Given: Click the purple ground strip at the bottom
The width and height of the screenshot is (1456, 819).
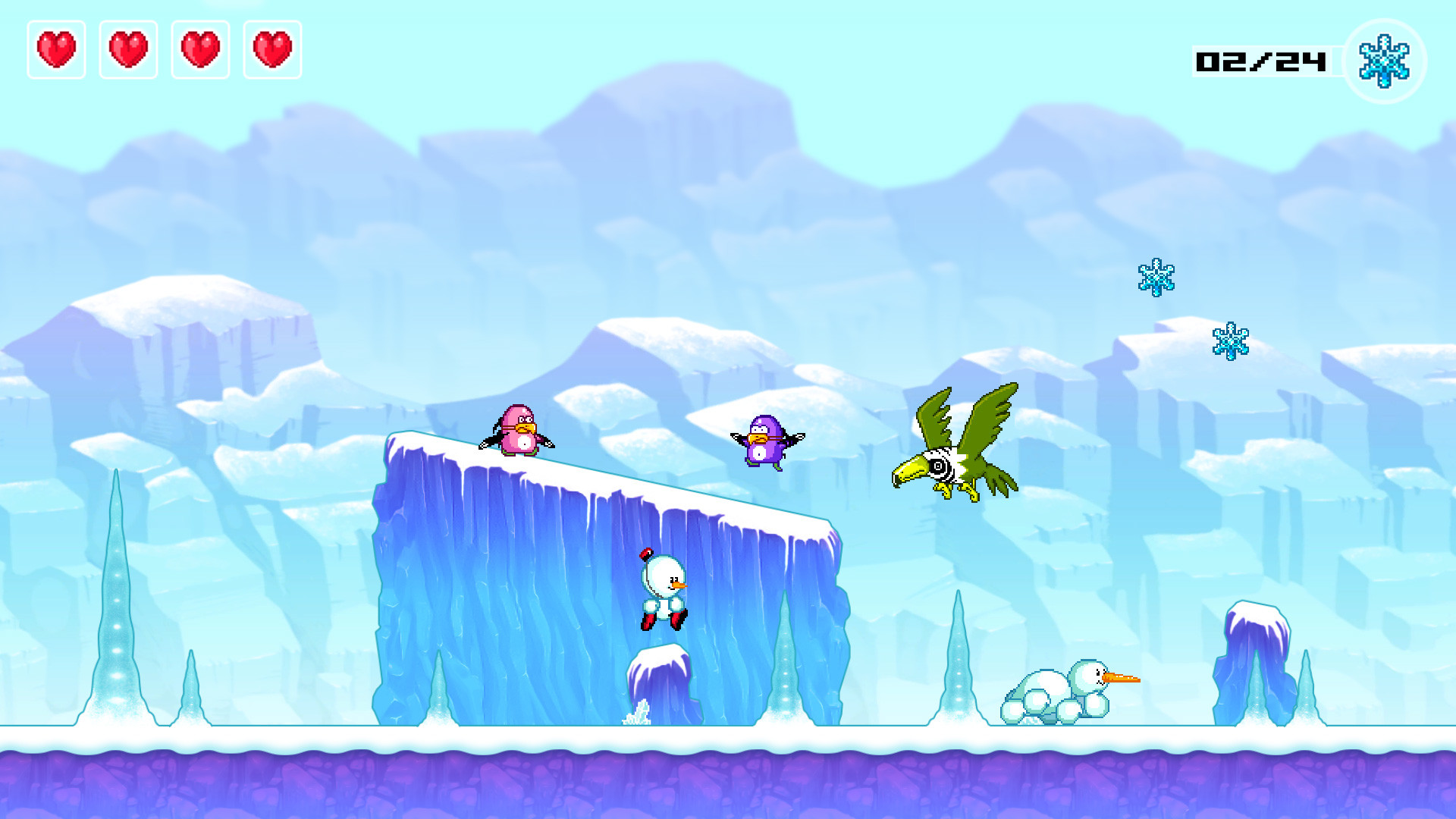Looking at the screenshot, I should pyautogui.click(x=728, y=781).
